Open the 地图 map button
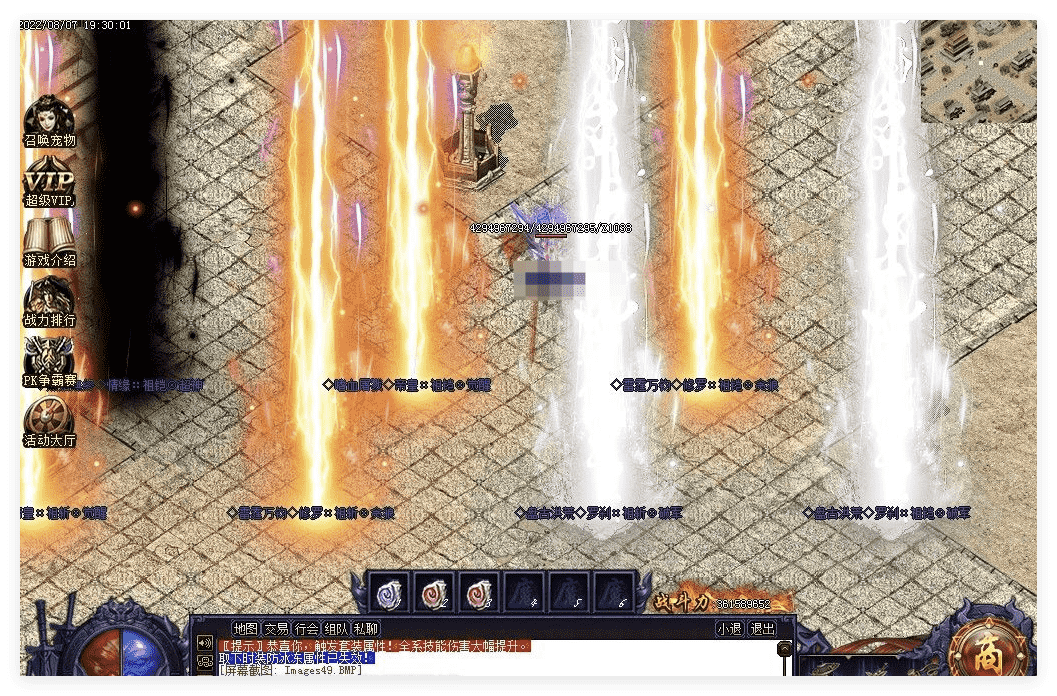This screenshot has width=1057, height=696. tap(245, 629)
